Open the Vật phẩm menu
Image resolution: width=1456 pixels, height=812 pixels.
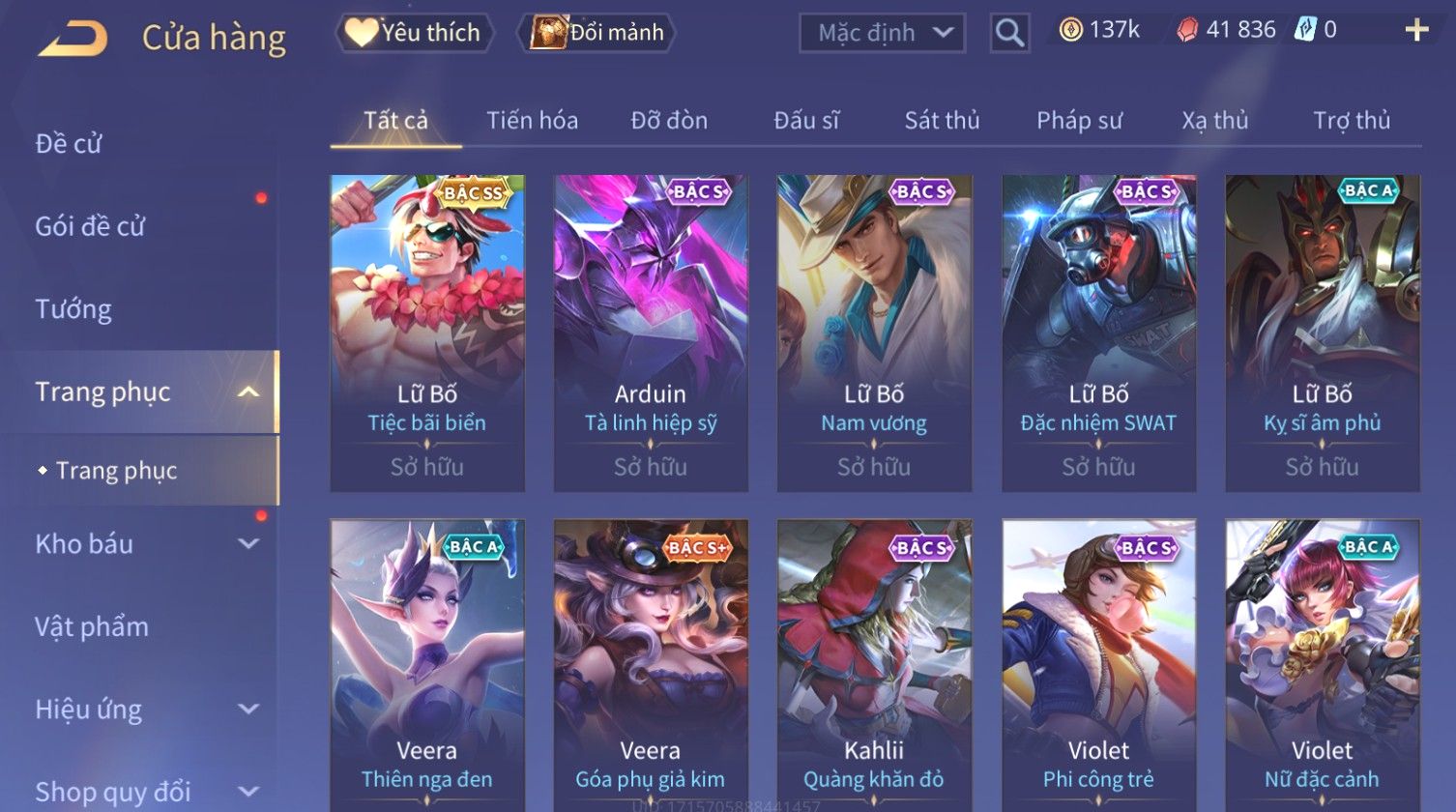pos(92,626)
